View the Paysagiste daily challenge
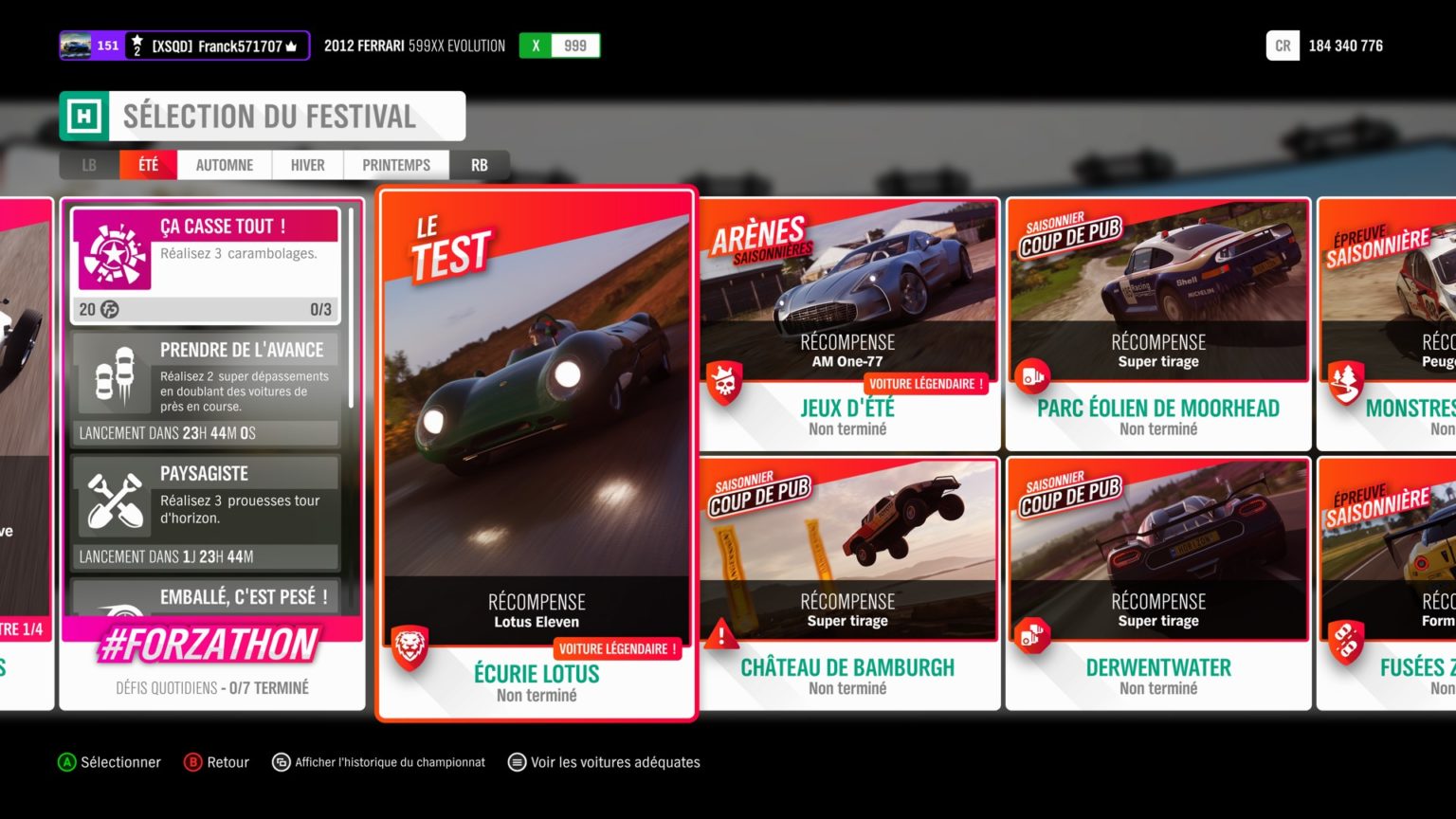Viewport: 1456px width, 819px height. (206, 512)
